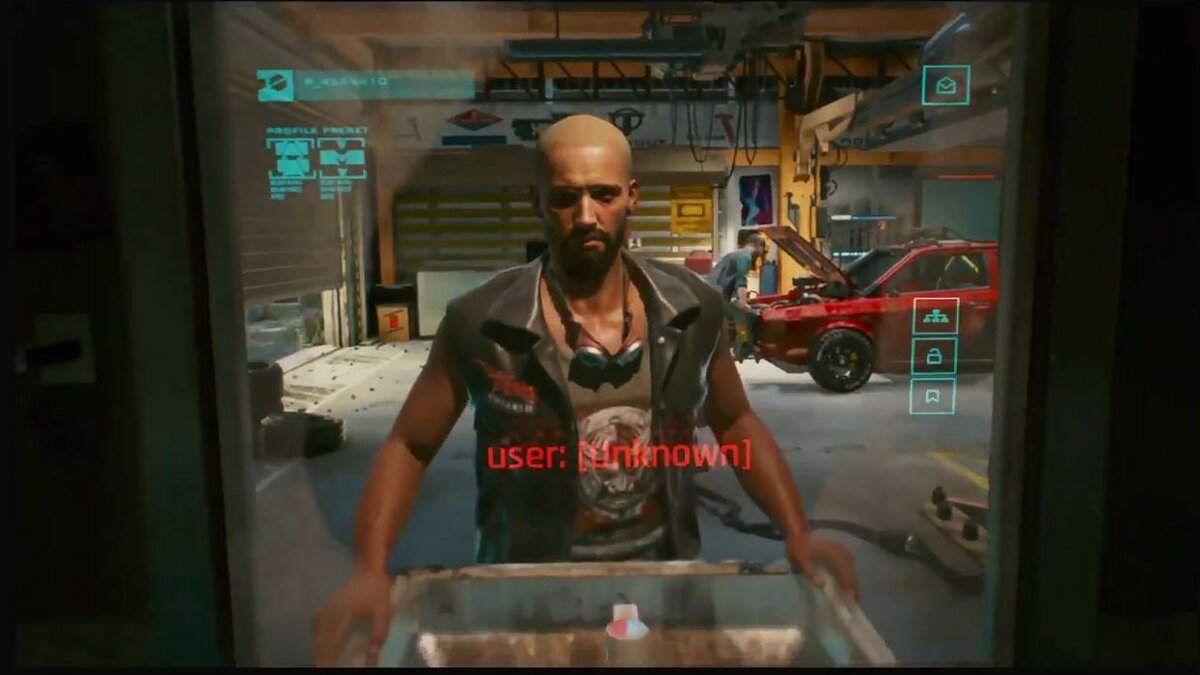Click the planet icon beside the ID bar
Image resolution: width=1200 pixels, height=675 pixels.
[x=275, y=85]
